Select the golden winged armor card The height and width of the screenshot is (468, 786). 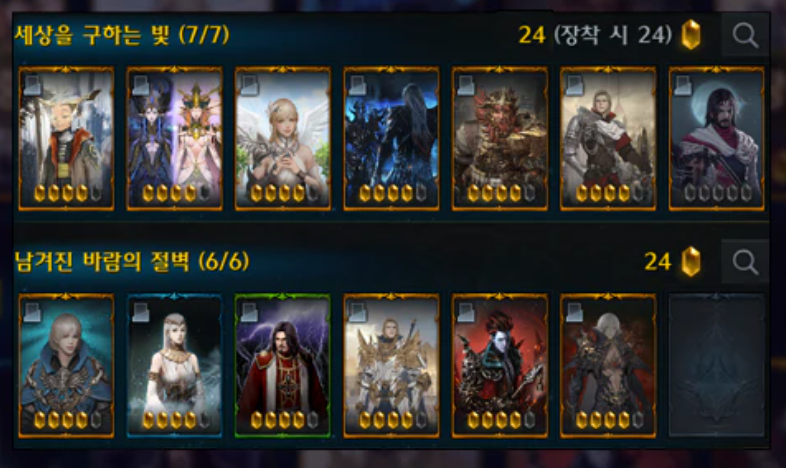[391, 365]
